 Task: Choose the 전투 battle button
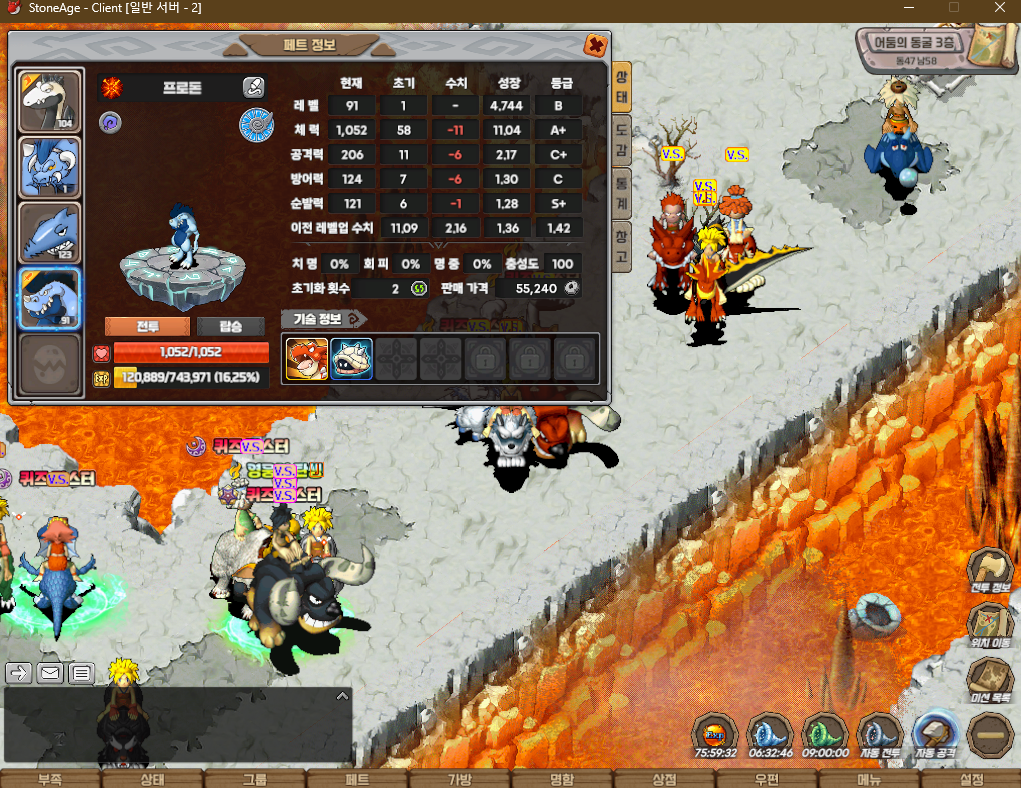tap(147, 327)
